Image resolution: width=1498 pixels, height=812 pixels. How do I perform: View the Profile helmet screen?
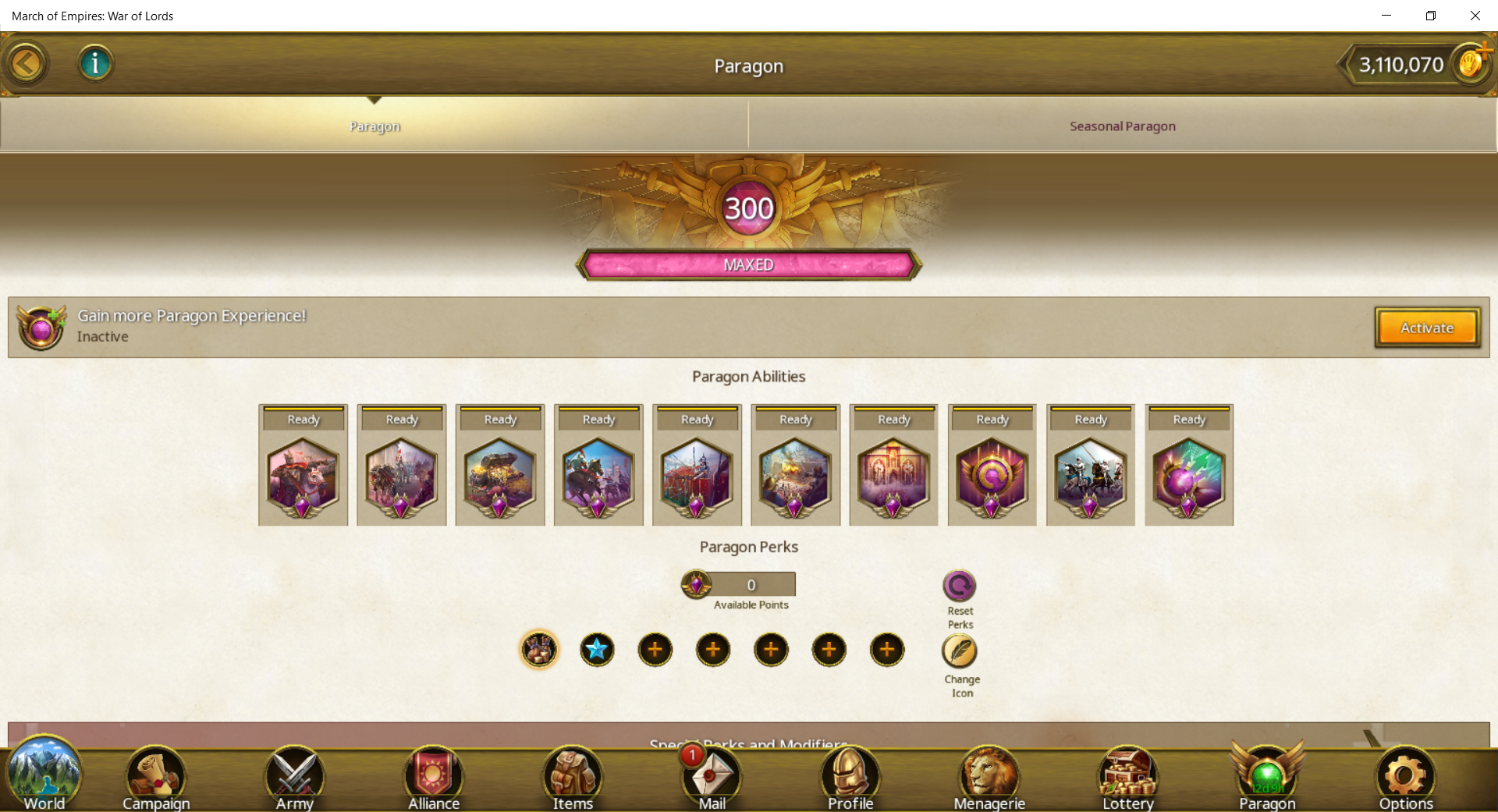click(850, 778)
